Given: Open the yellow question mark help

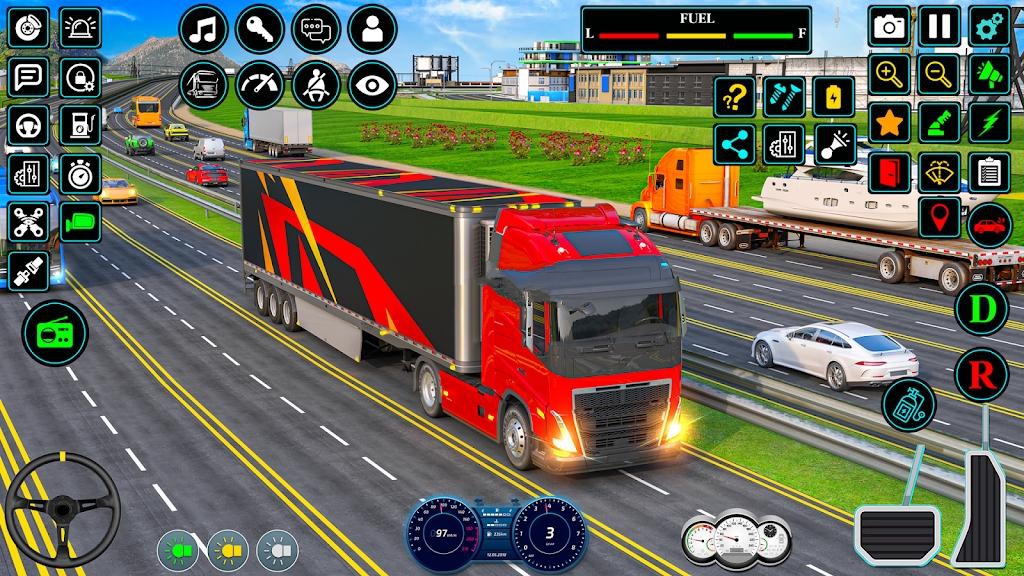Looking at the screenshot, I should coord(734,97).
